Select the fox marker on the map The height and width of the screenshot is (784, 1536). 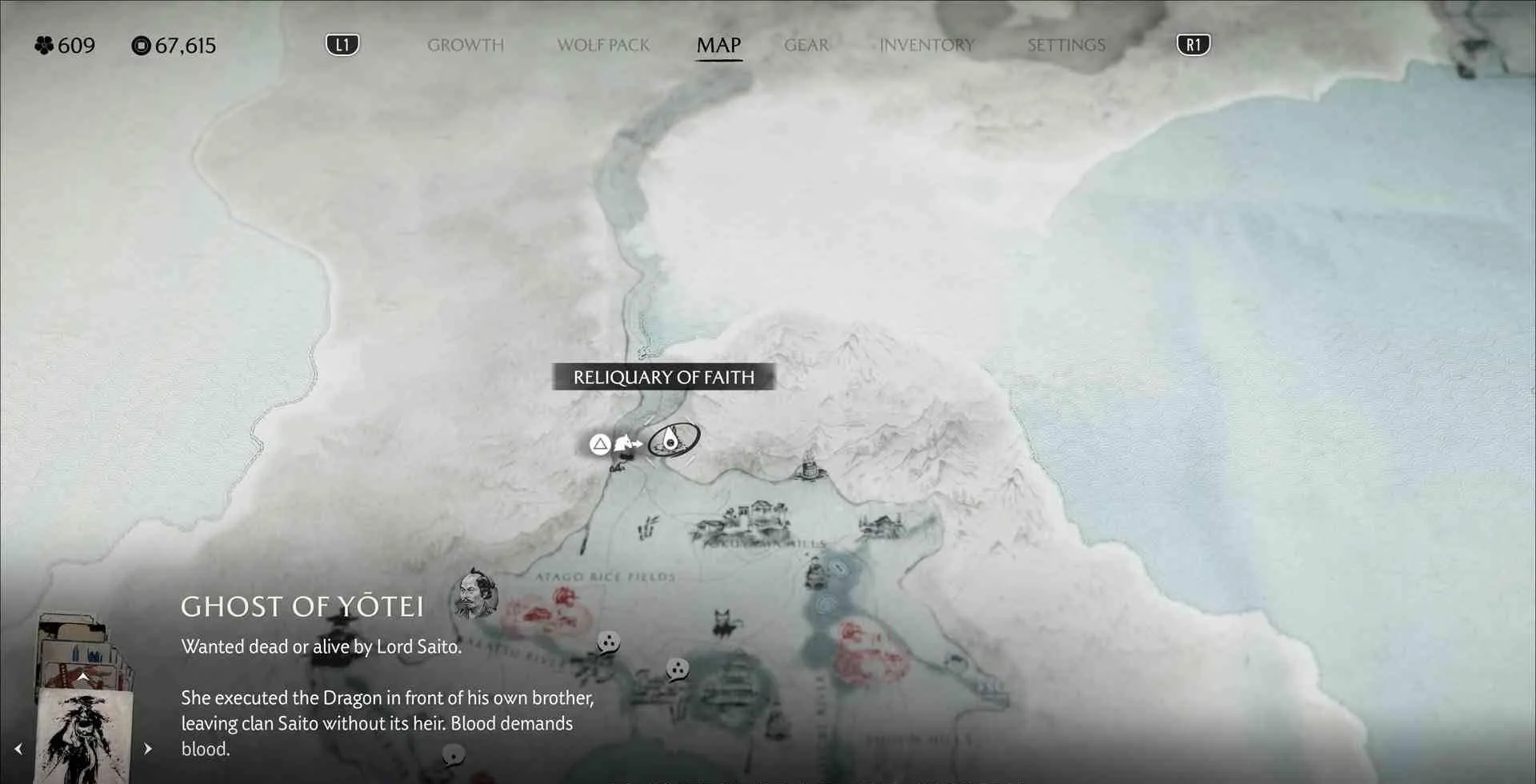pyautogui.click(x=724, y=622)
